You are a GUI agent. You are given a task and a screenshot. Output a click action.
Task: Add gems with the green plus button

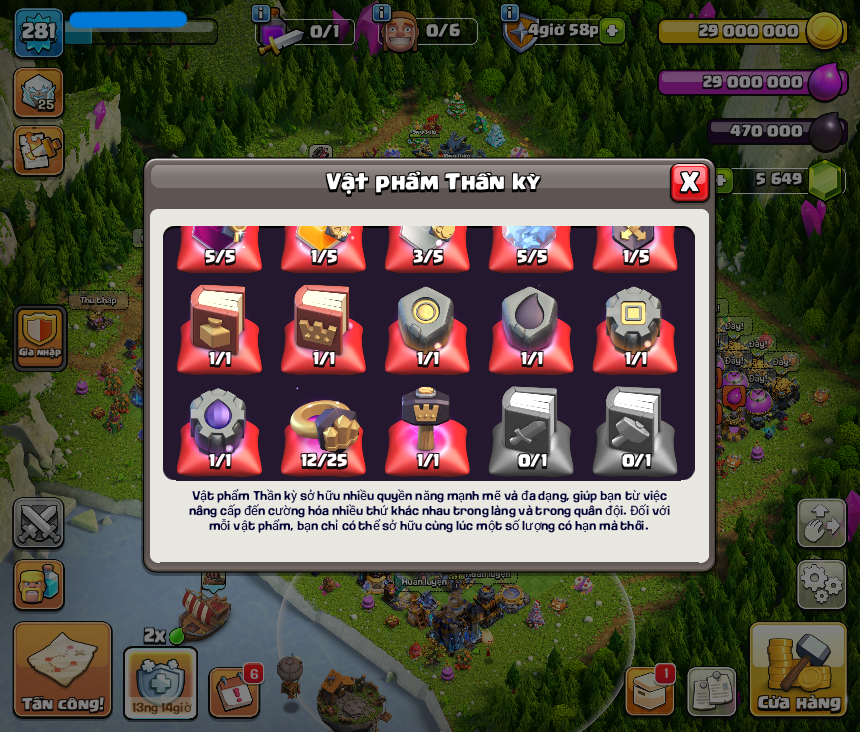click(720, 180)
